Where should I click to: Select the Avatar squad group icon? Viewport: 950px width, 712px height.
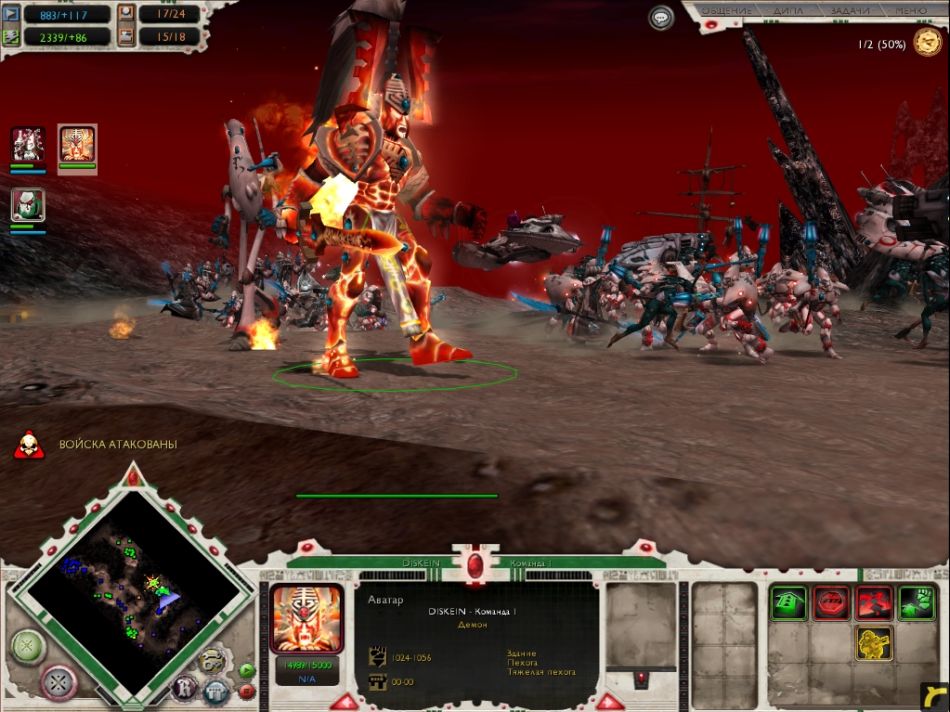click(77, 144)
